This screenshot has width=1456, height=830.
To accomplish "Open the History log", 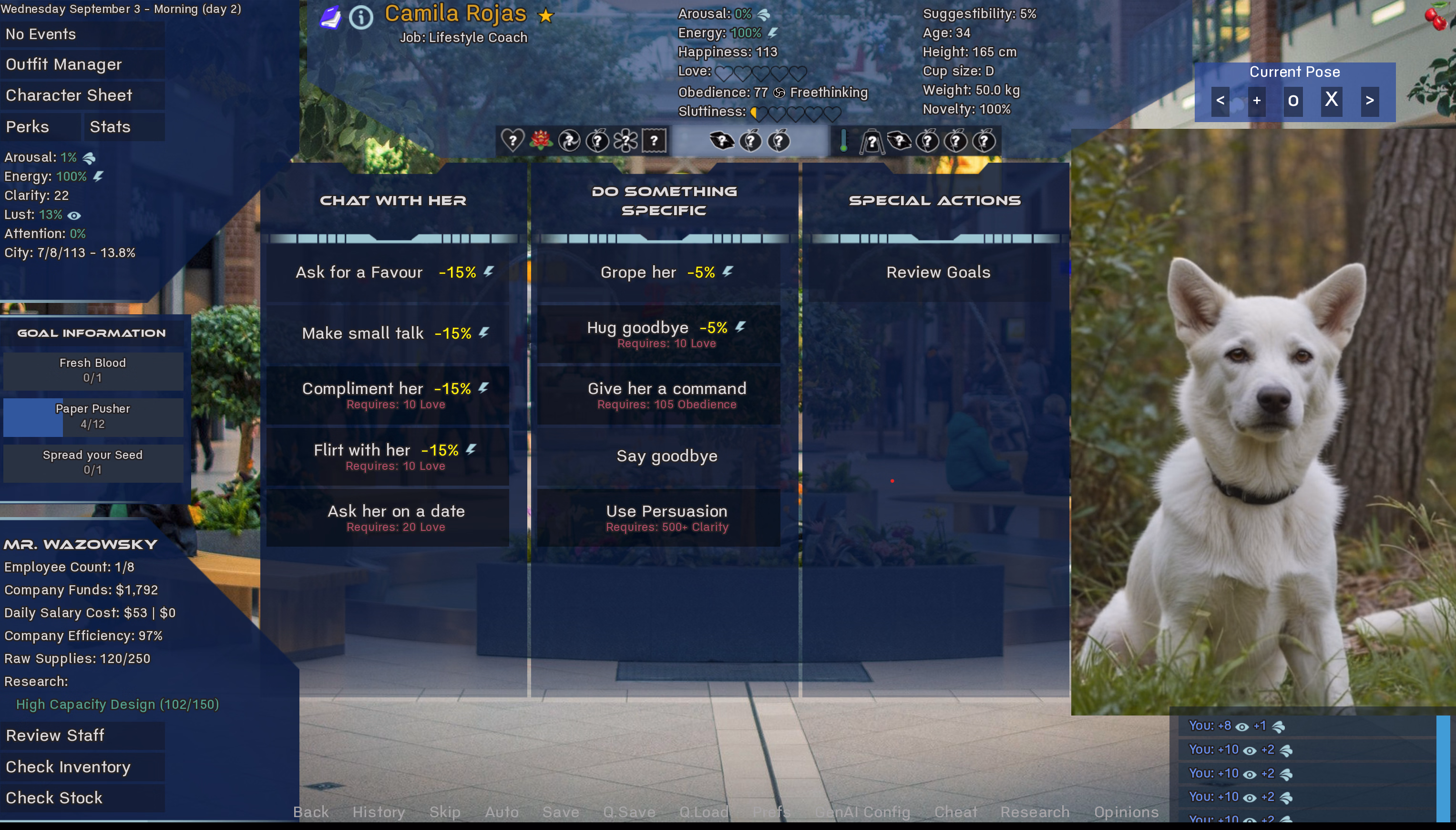I will click(378, 812).
